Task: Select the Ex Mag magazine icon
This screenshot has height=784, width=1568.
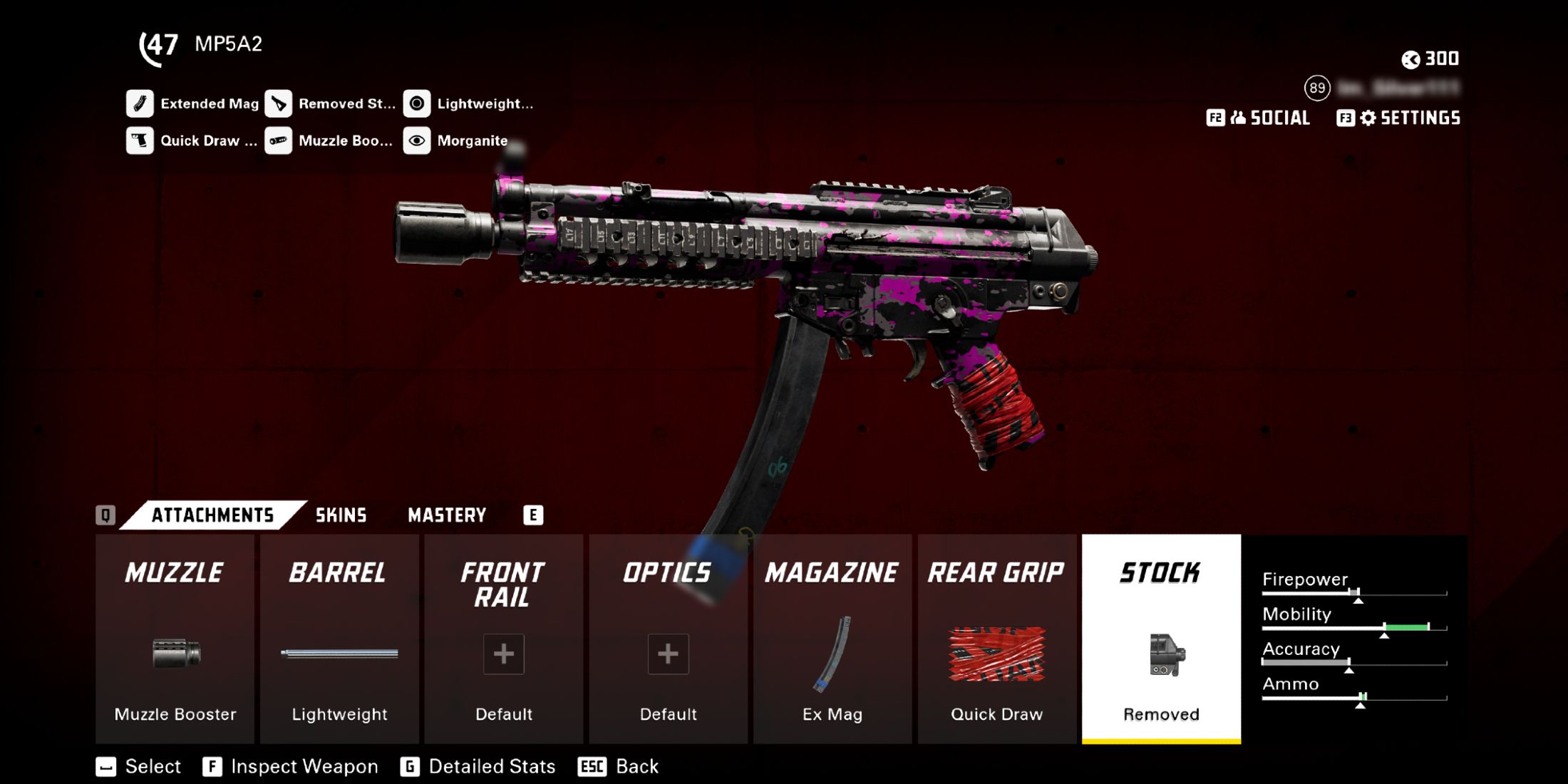Action: (x=832, y=656)
